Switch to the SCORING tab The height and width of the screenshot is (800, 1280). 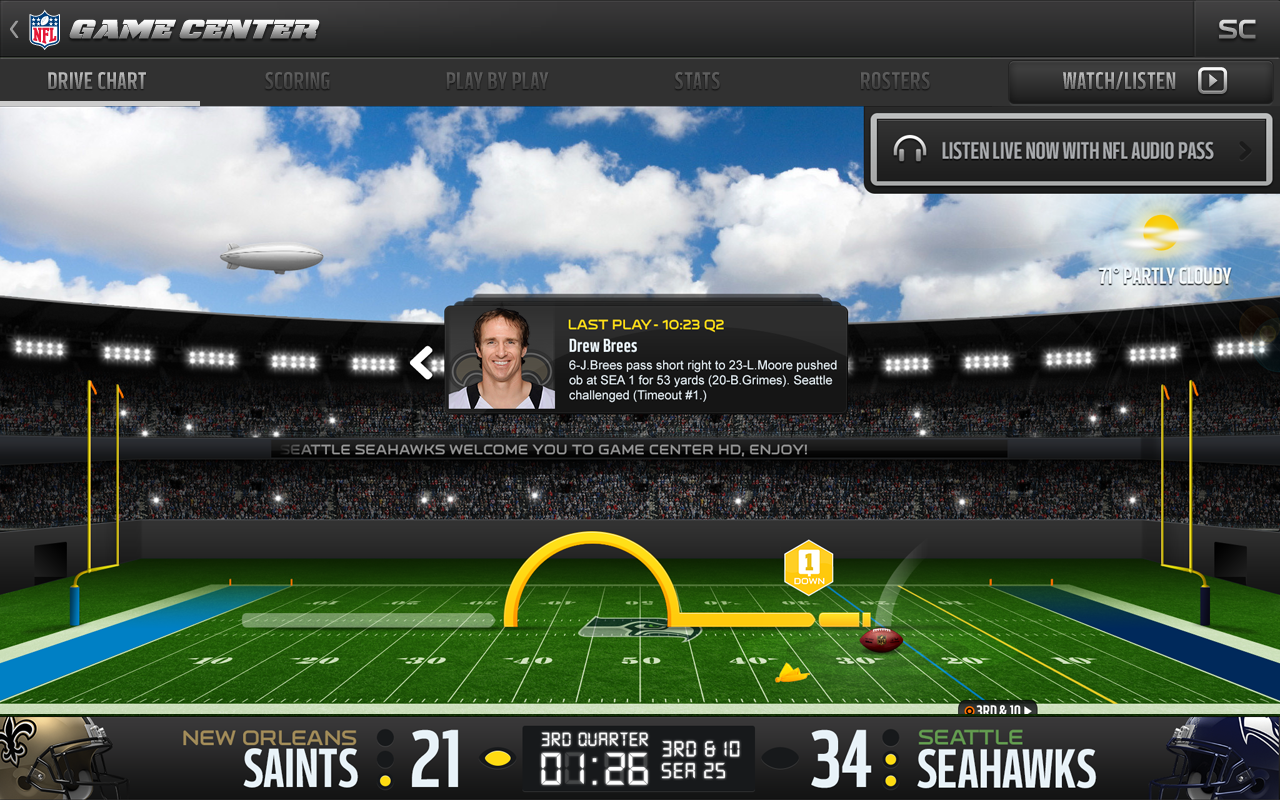[x=297, y=81]
